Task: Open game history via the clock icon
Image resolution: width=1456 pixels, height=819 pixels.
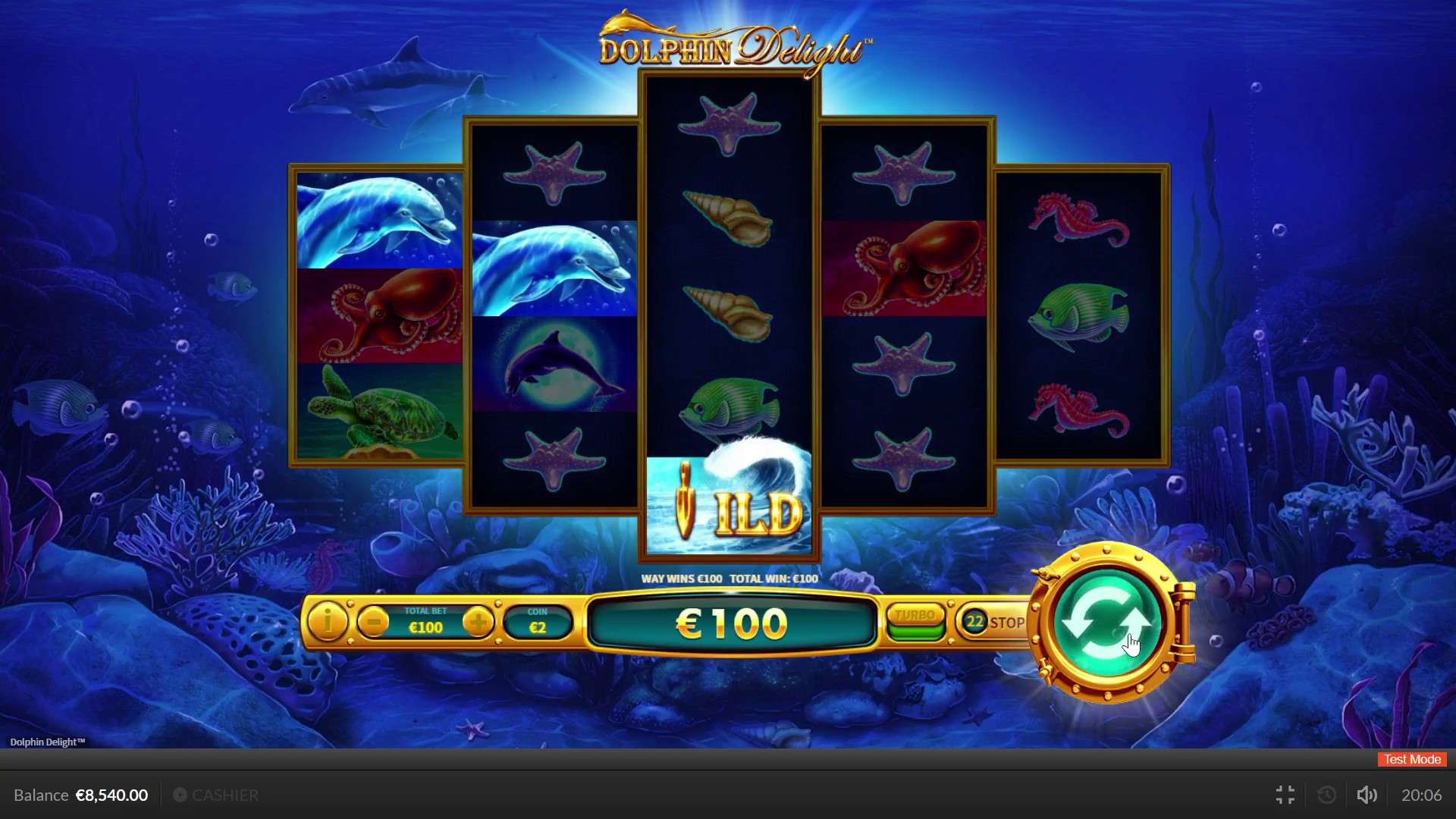Action: pyautogui.click(x=1326, y=795)
